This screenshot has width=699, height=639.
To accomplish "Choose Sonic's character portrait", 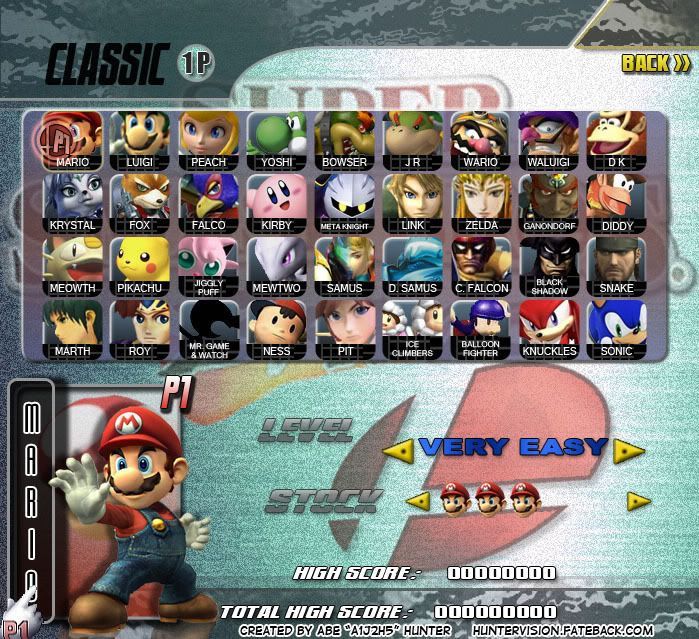I will click(x=617, y=329).
